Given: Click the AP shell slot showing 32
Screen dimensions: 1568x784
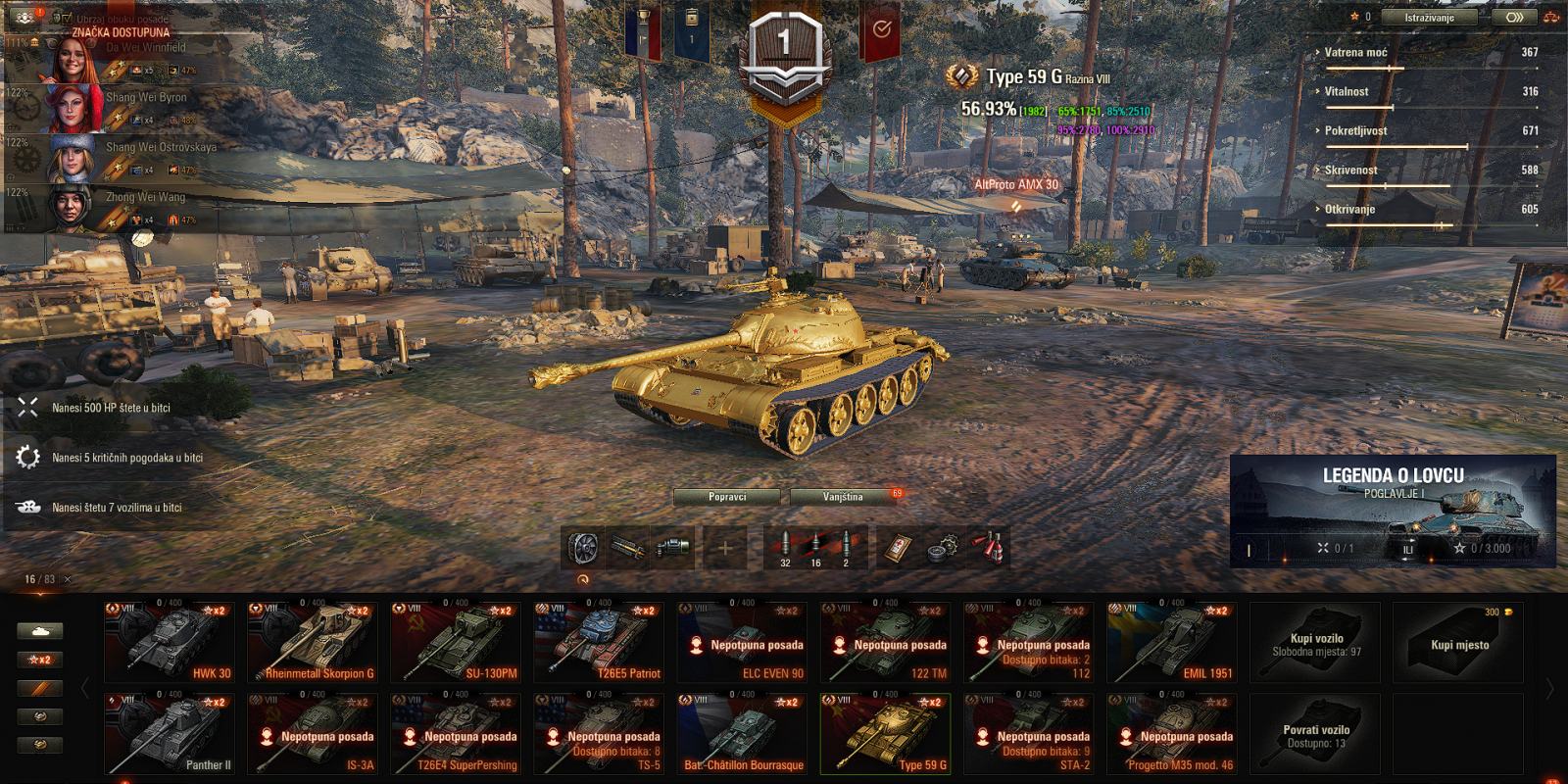Looking at the screenshot, I should tap(784, 544).
